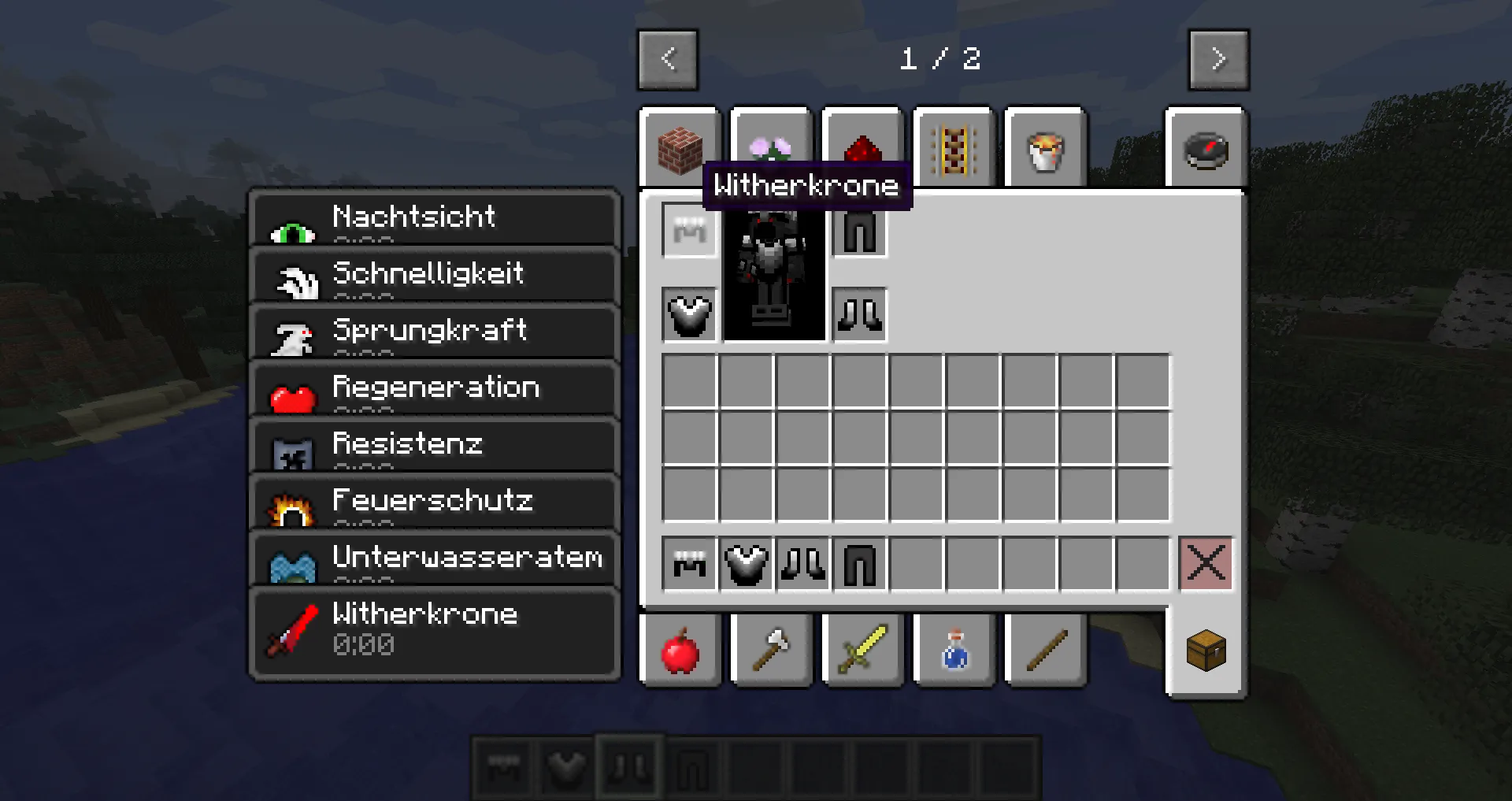Image resolution: width=1512 pixels, height=801 pixels.
Task: Select the iron axe tab icon
Action: click(770, 651)
